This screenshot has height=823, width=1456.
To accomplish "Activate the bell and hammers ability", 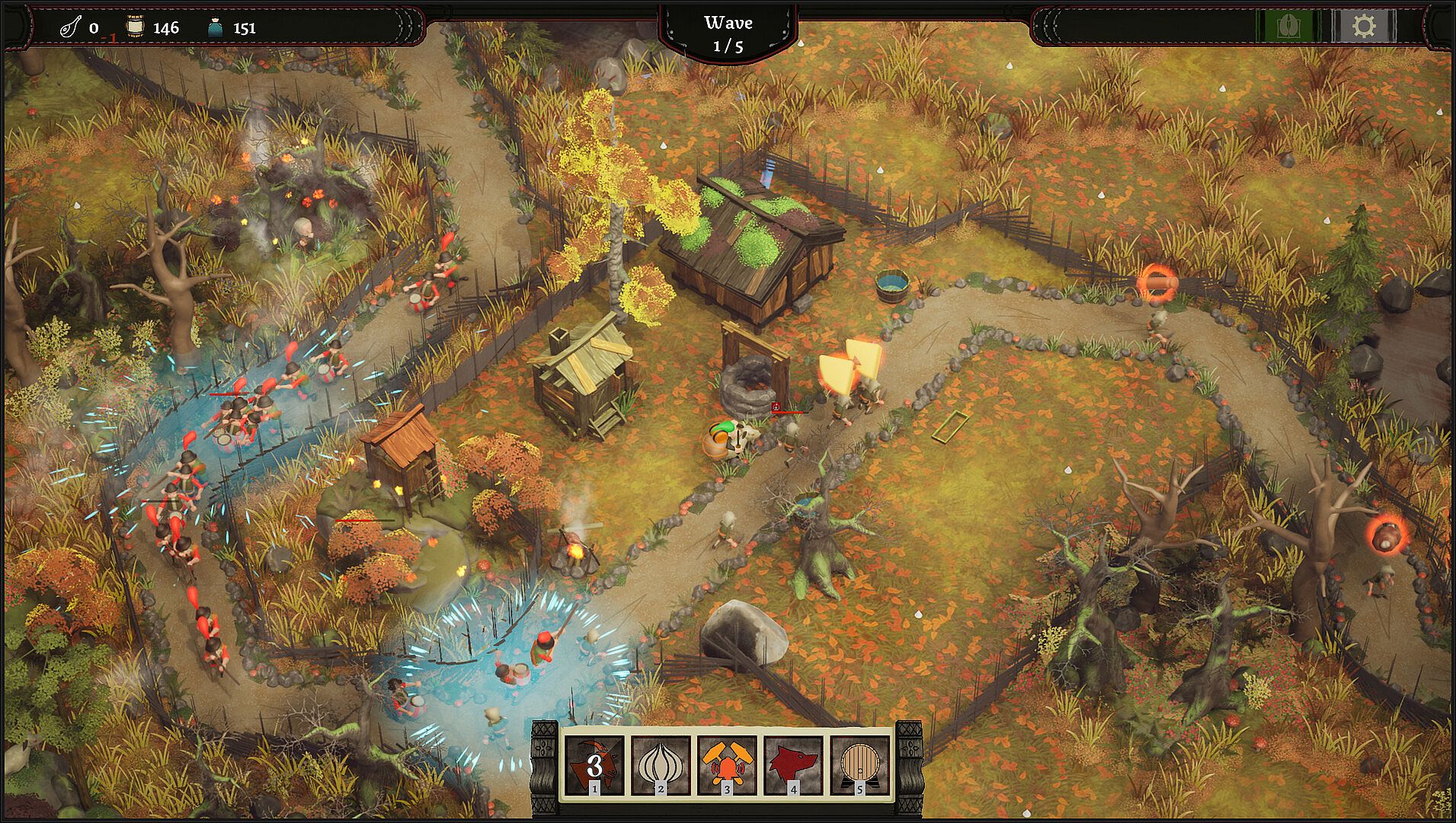I will pos(727,765).
